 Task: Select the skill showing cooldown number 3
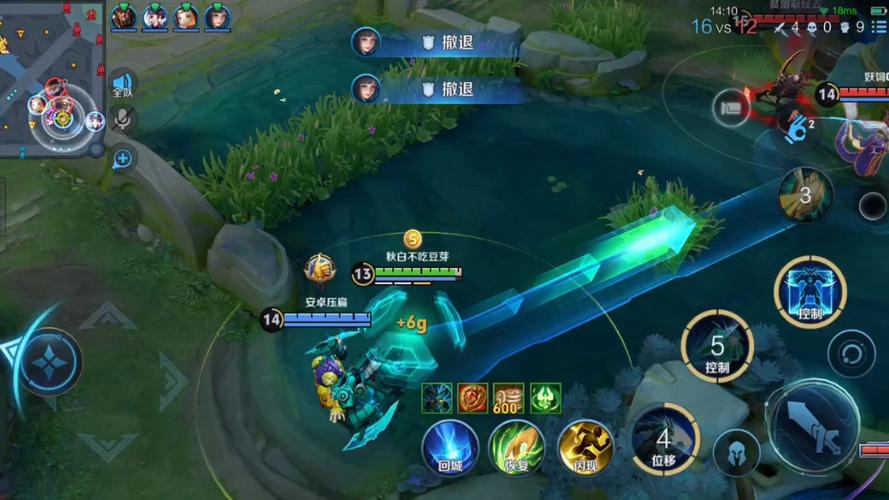coord(805,194)
